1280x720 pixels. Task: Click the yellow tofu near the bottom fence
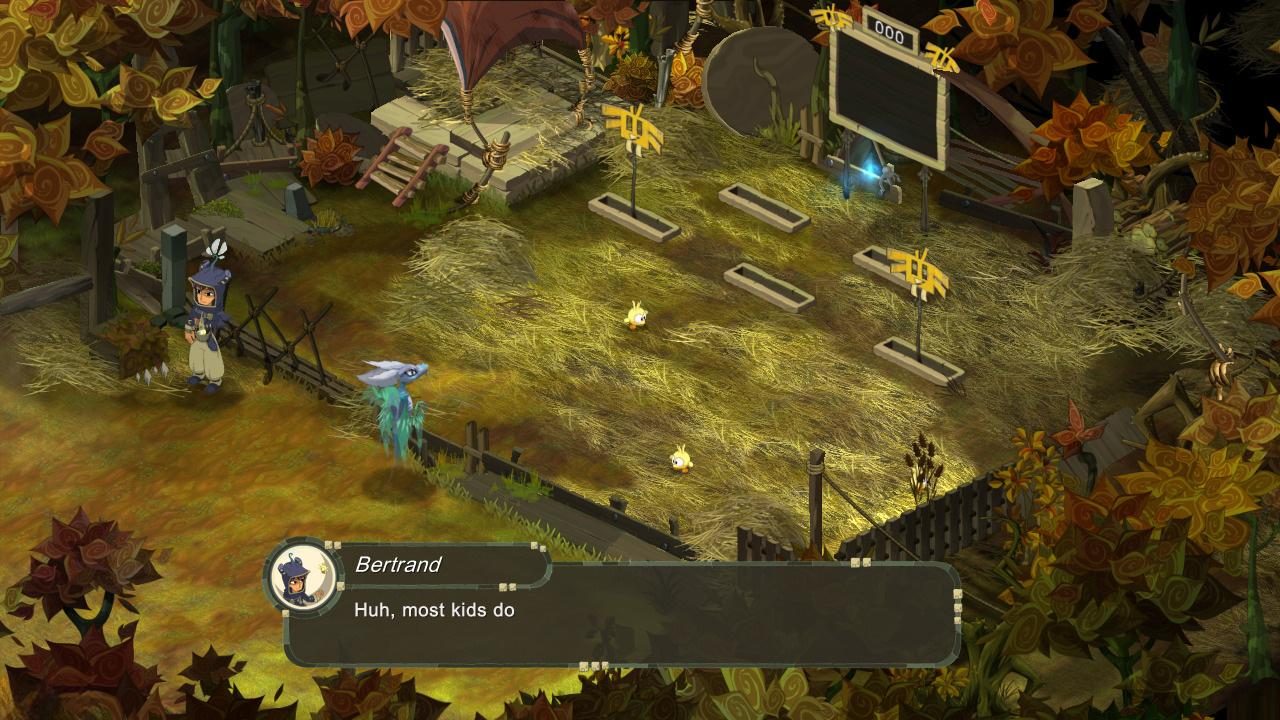pos(679,462)
